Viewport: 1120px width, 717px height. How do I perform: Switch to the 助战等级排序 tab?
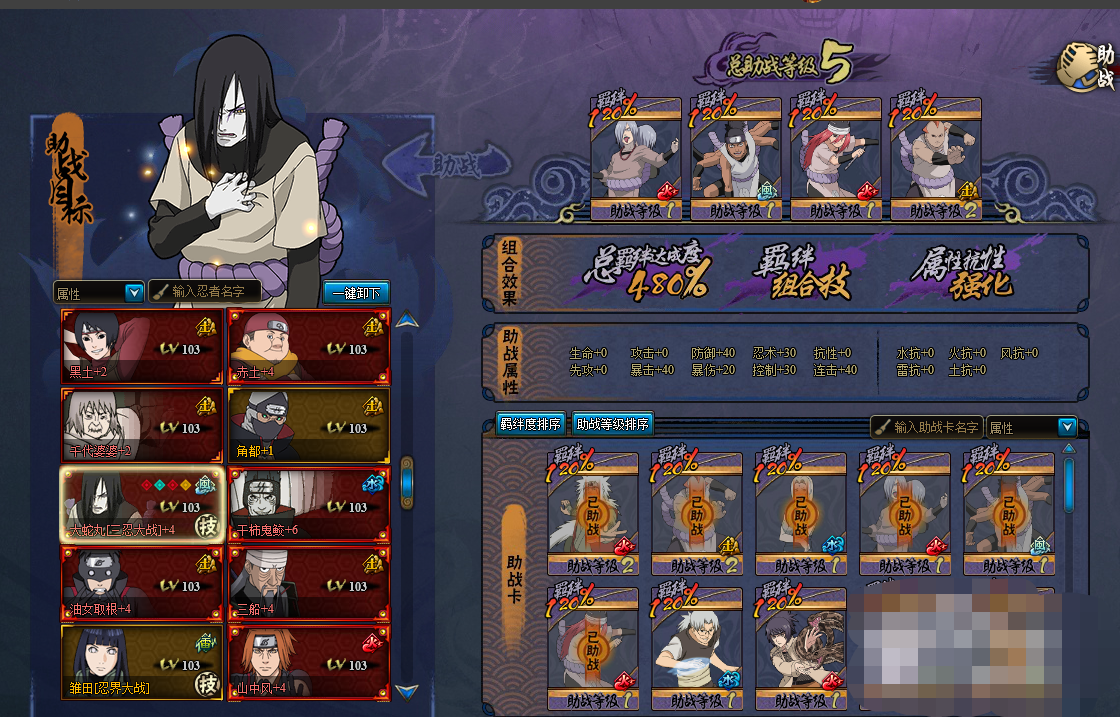pos(613,424)
